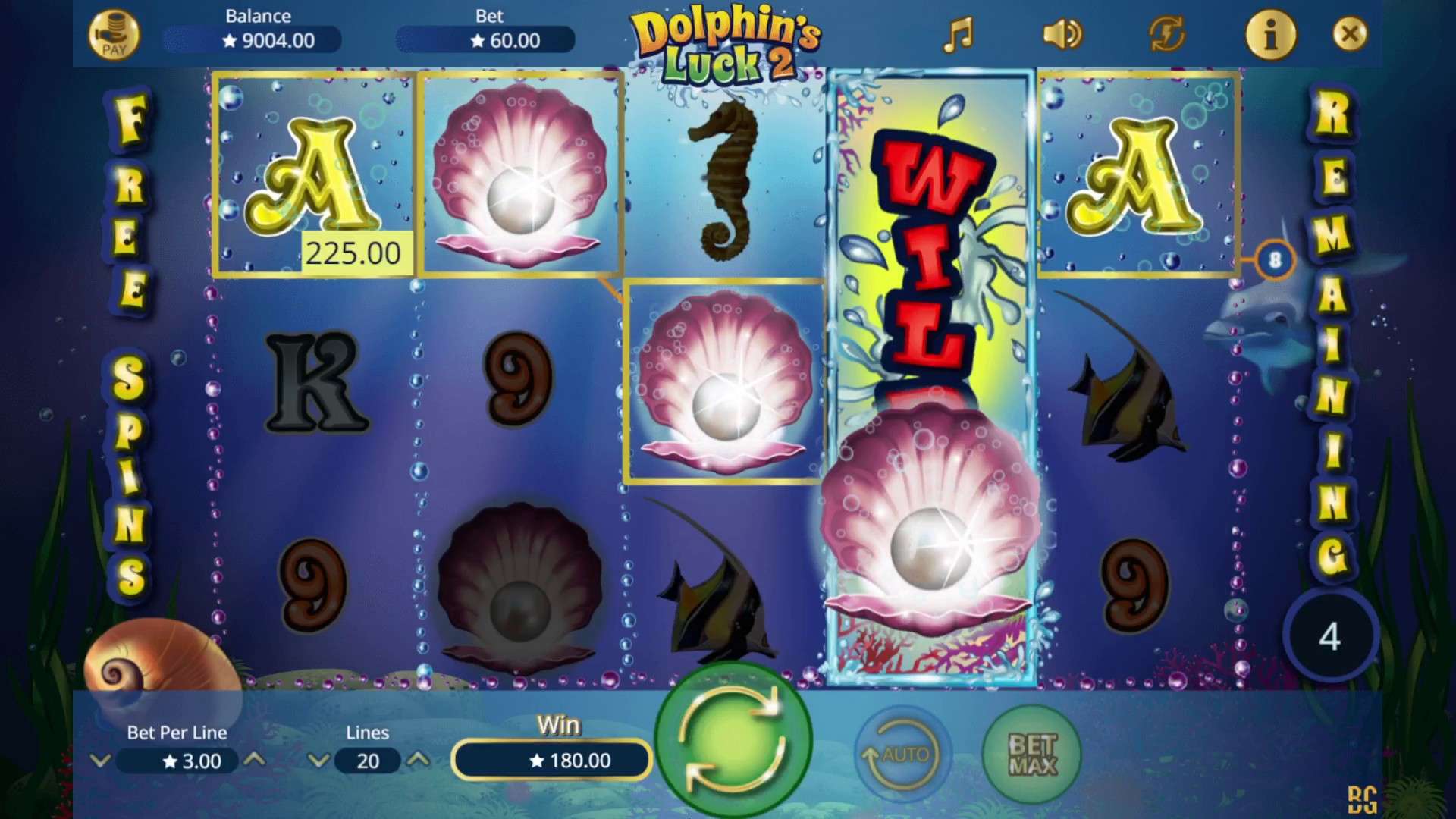Click the Win amount display
This screenshot has height=819, width=1456.
point(551,761)
